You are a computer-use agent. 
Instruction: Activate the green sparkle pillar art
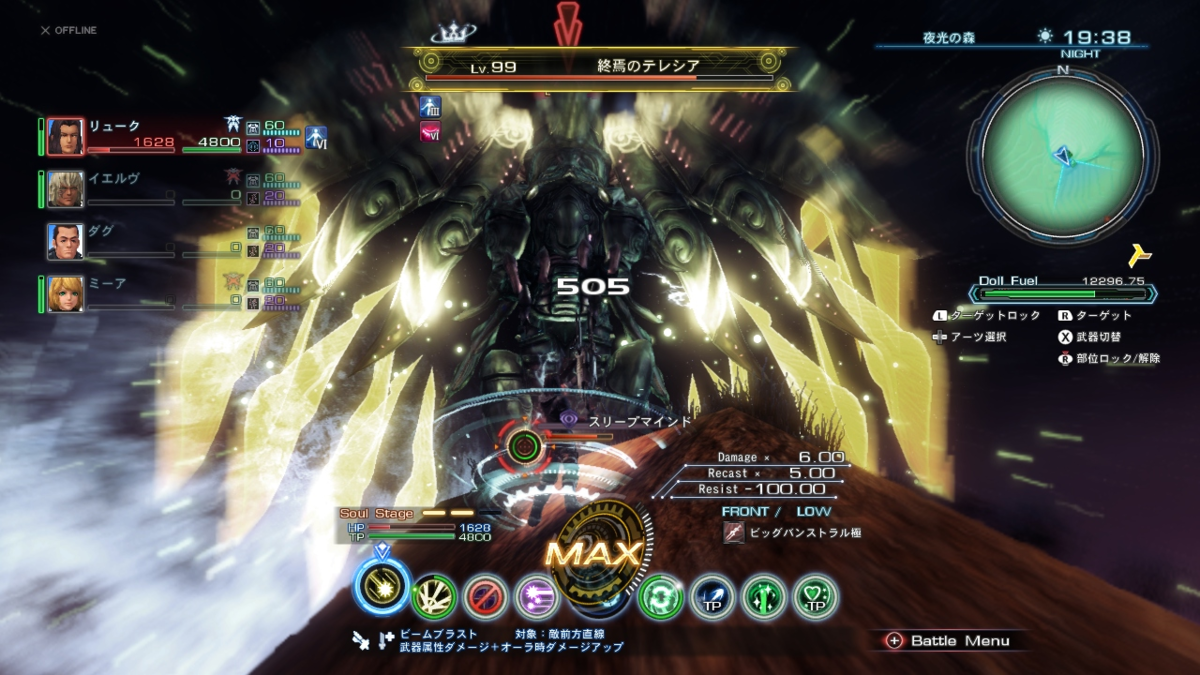click(764, 597)
